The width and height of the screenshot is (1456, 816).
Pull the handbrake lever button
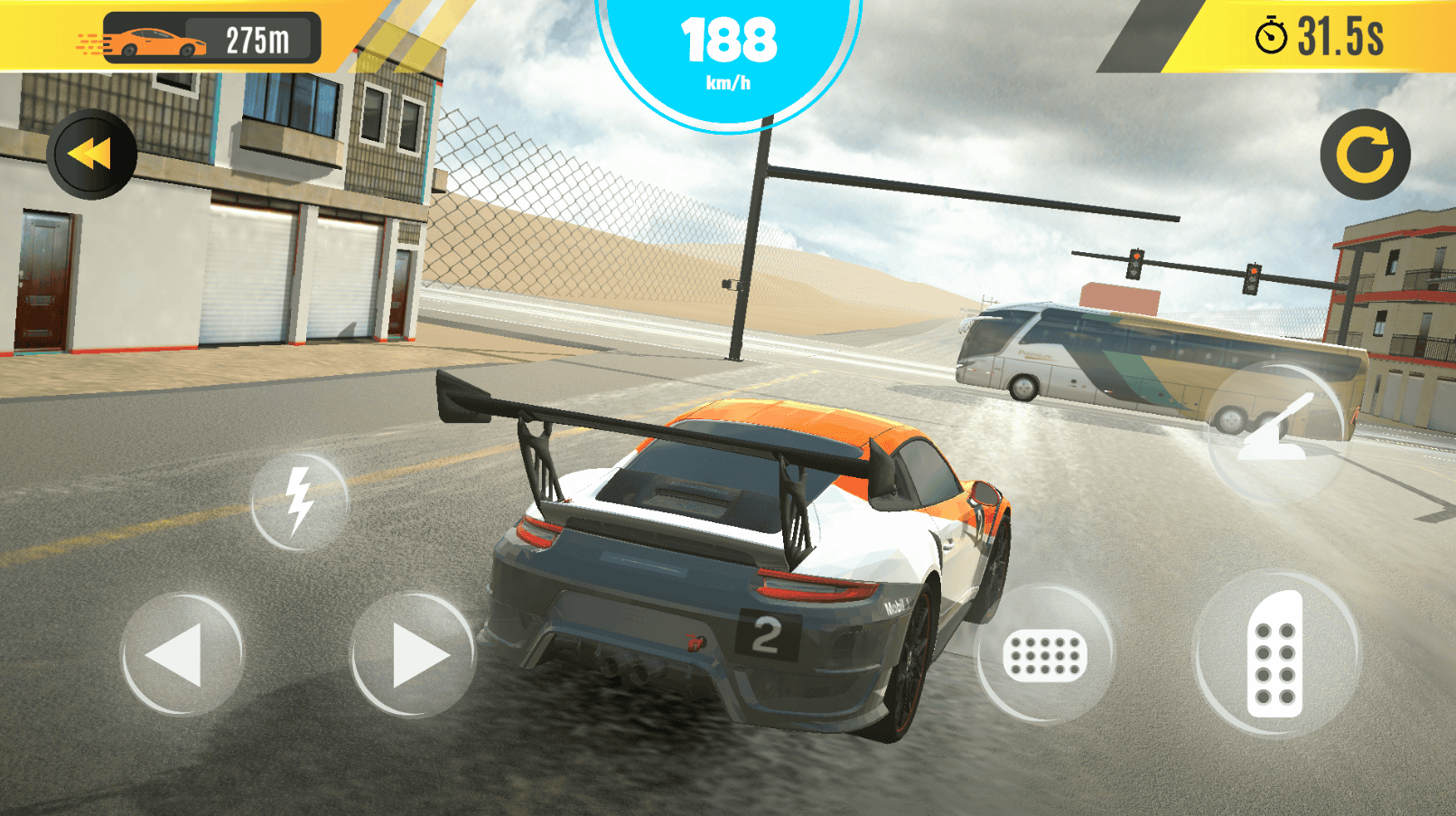pyautogui.click(x=1274, y=433)
